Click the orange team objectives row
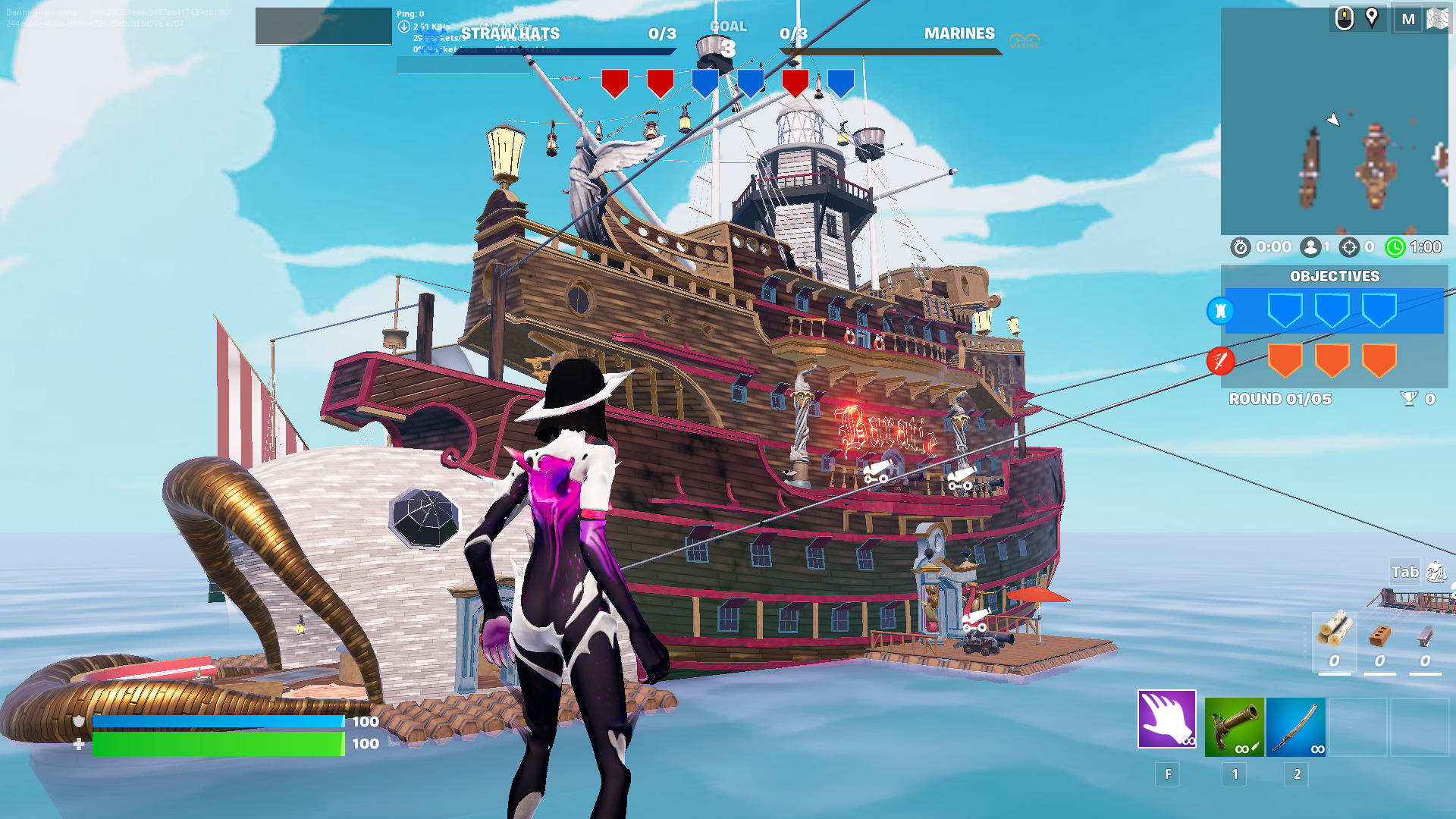The image size is (1456, 819). [x=1333, y=360]
